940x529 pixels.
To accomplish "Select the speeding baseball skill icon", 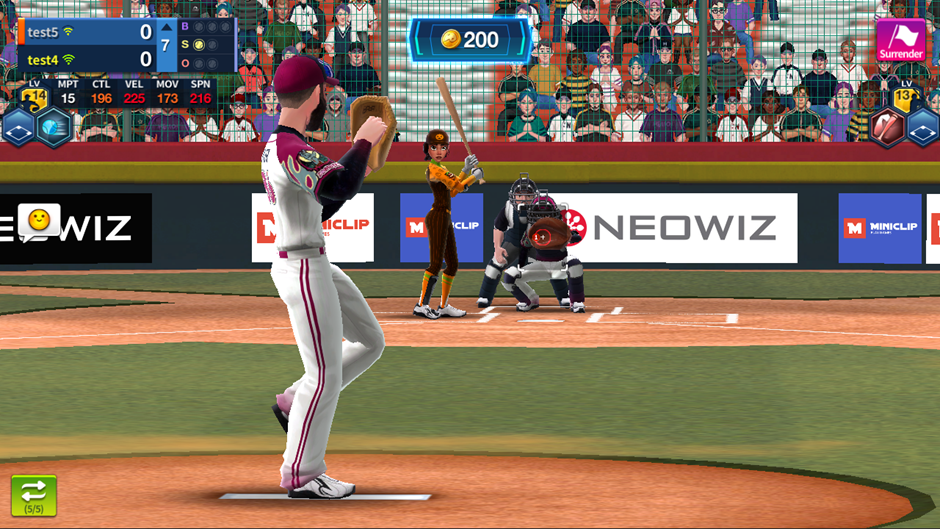I will (x=55, y=127).
